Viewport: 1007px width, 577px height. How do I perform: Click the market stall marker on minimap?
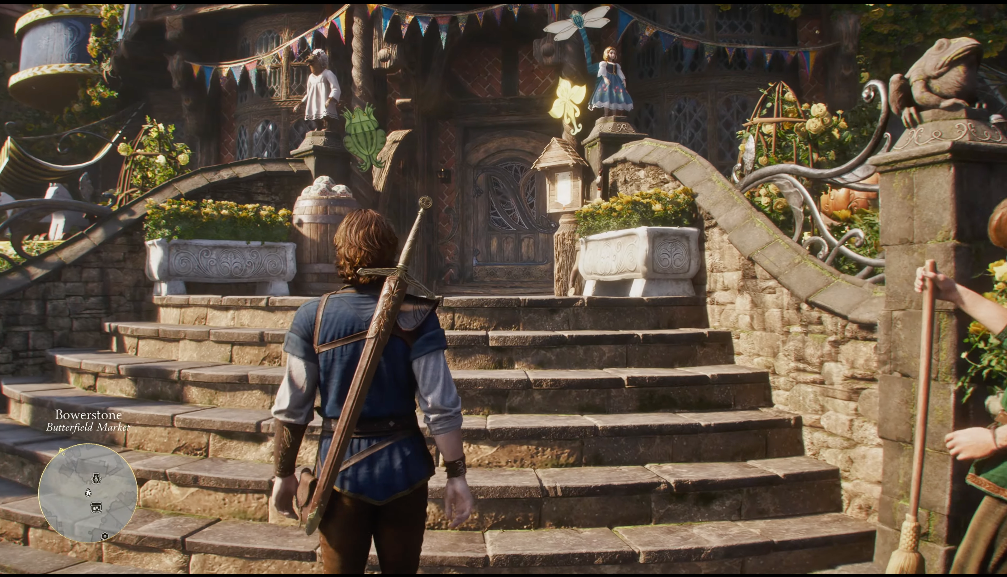pos(96,508)
